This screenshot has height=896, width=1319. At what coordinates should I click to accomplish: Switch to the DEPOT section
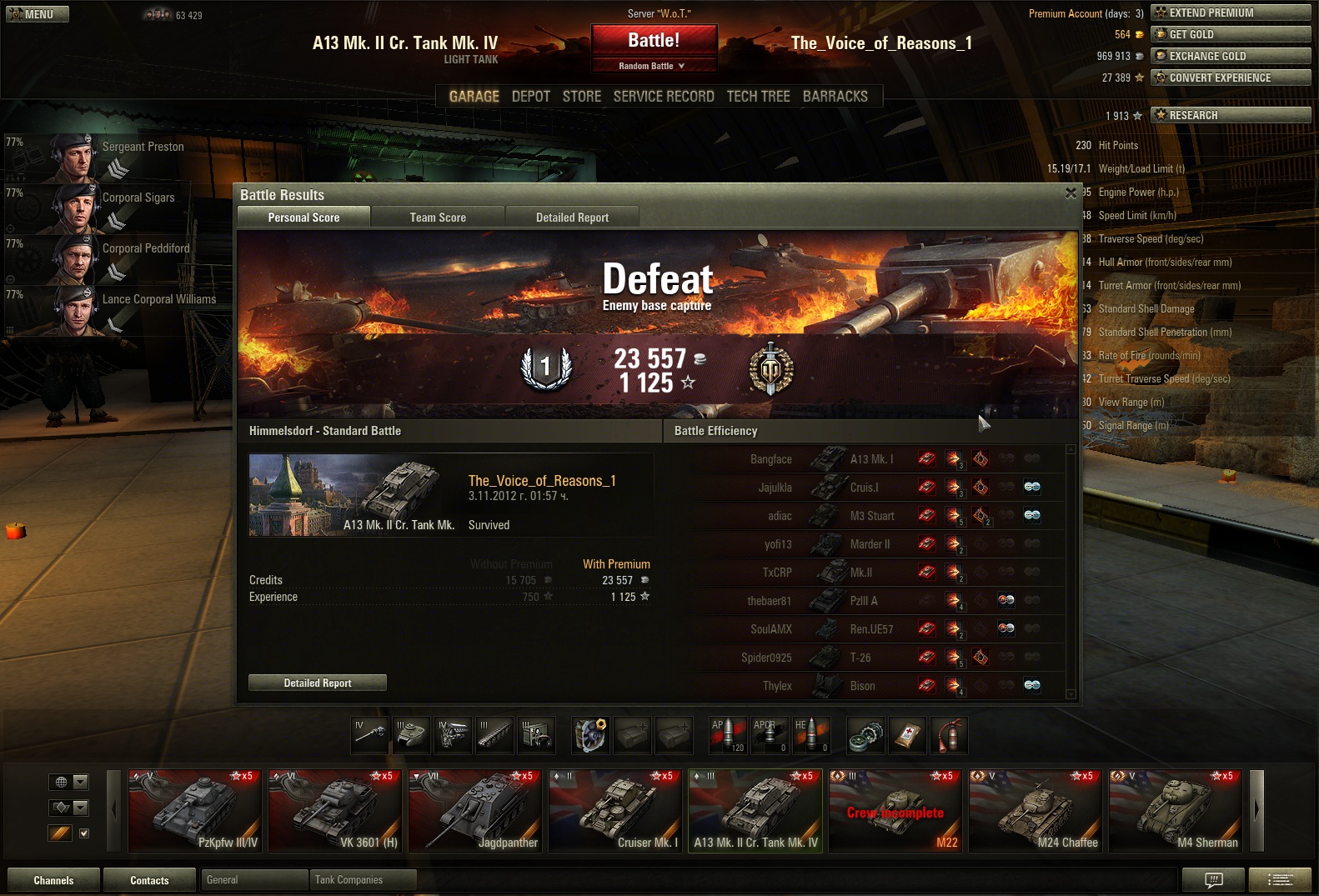click(530, 97)
